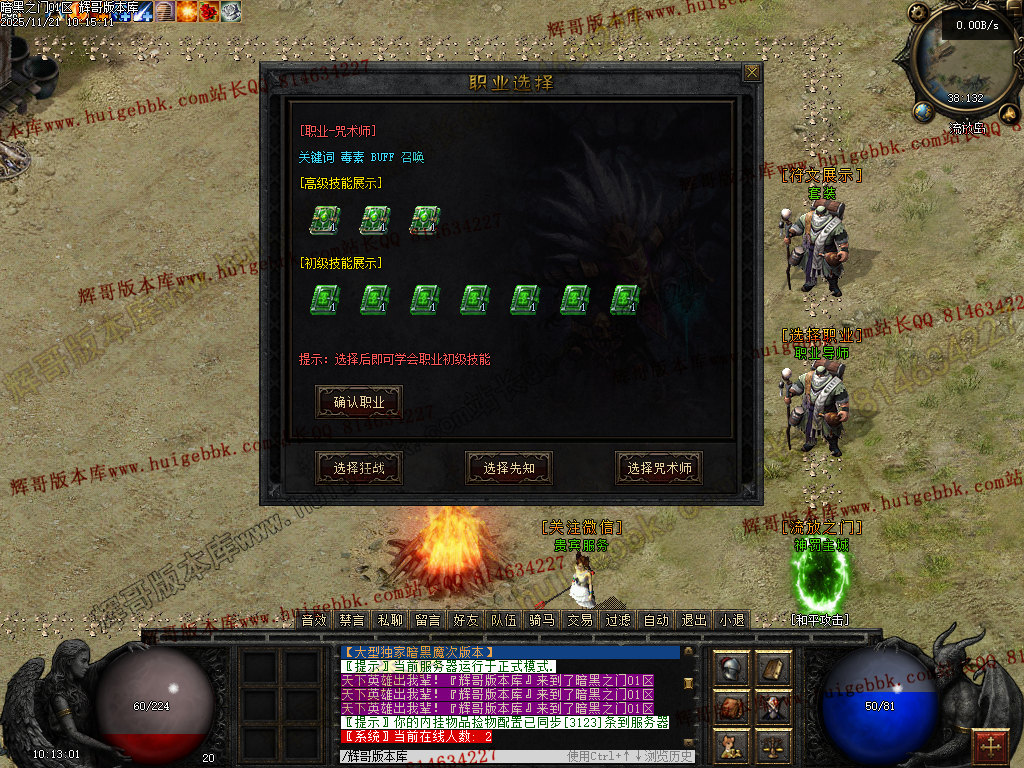Open the minimap gear settings icon
Viewport: 1024px width, 768px height.
pos(918,13)
